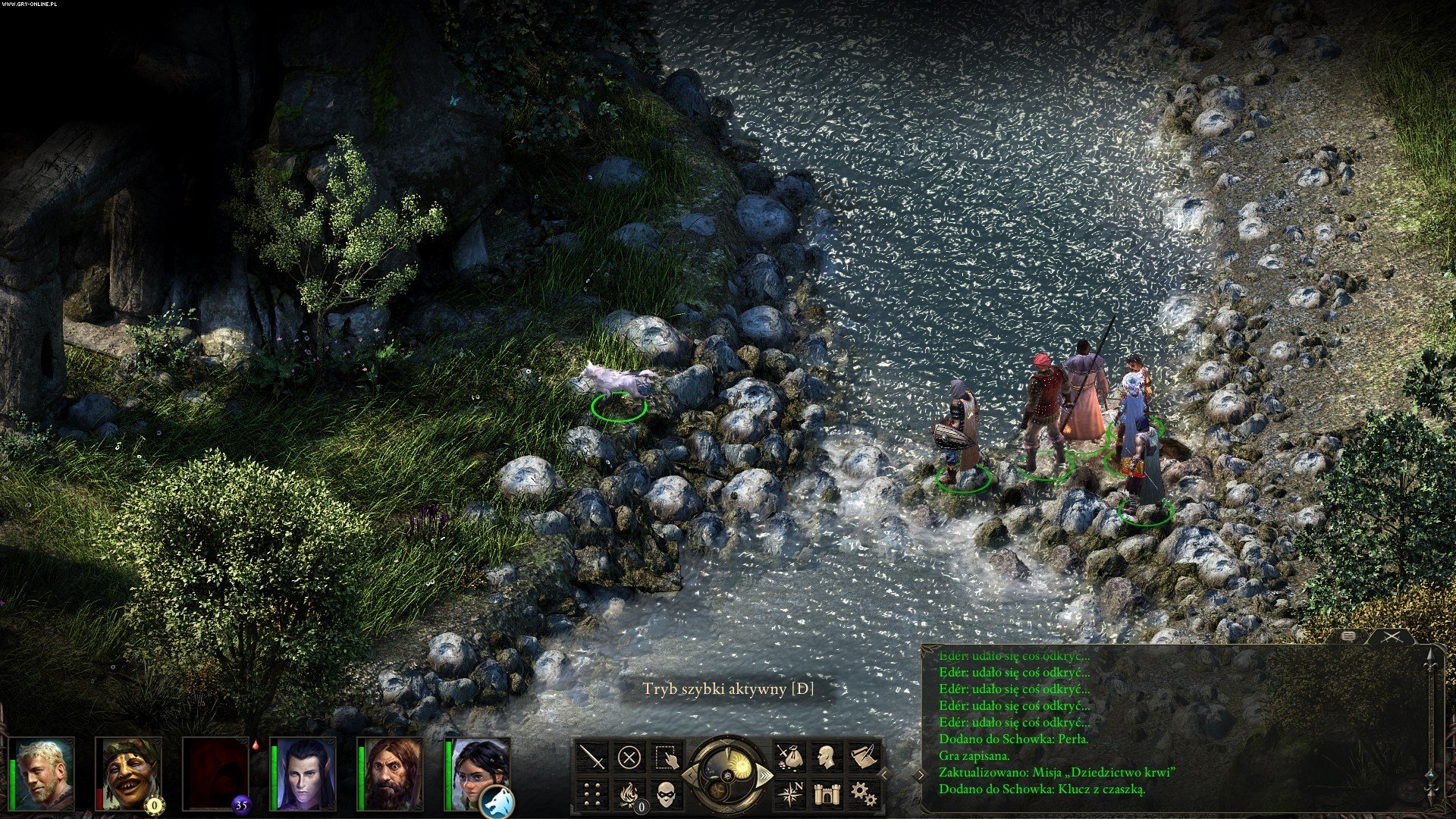Select the dark-haired elf party portrait
The image size is (1456, 819).
point(303,773)
